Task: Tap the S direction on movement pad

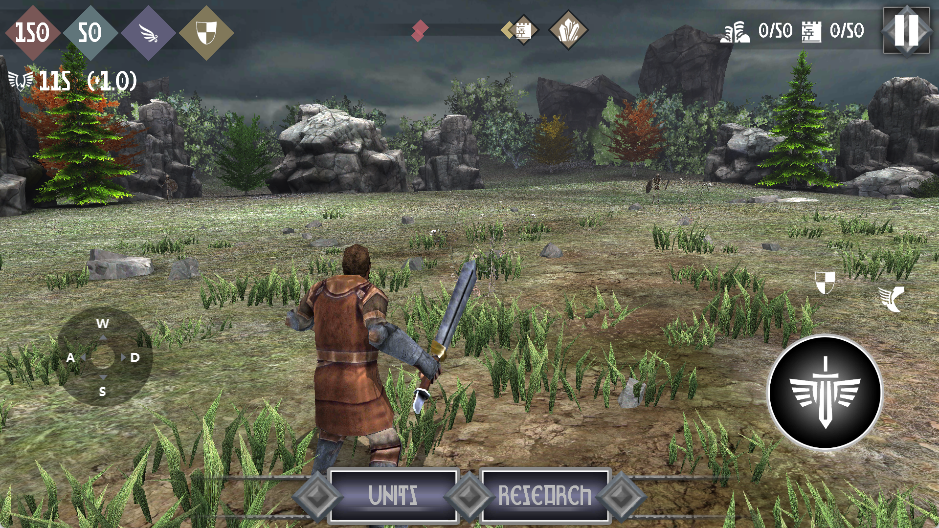Action: pos(103,391)
